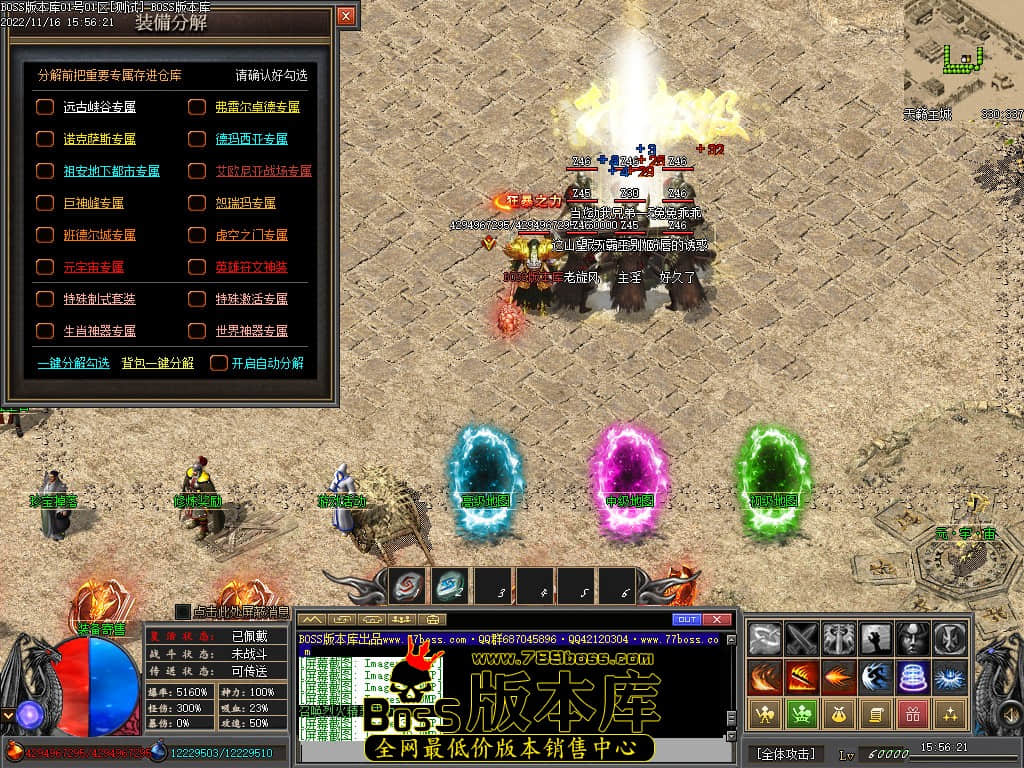Check the 诺克萨斯专属 option
This screenshot has width=1024, height=768.
tap(45, 139)
